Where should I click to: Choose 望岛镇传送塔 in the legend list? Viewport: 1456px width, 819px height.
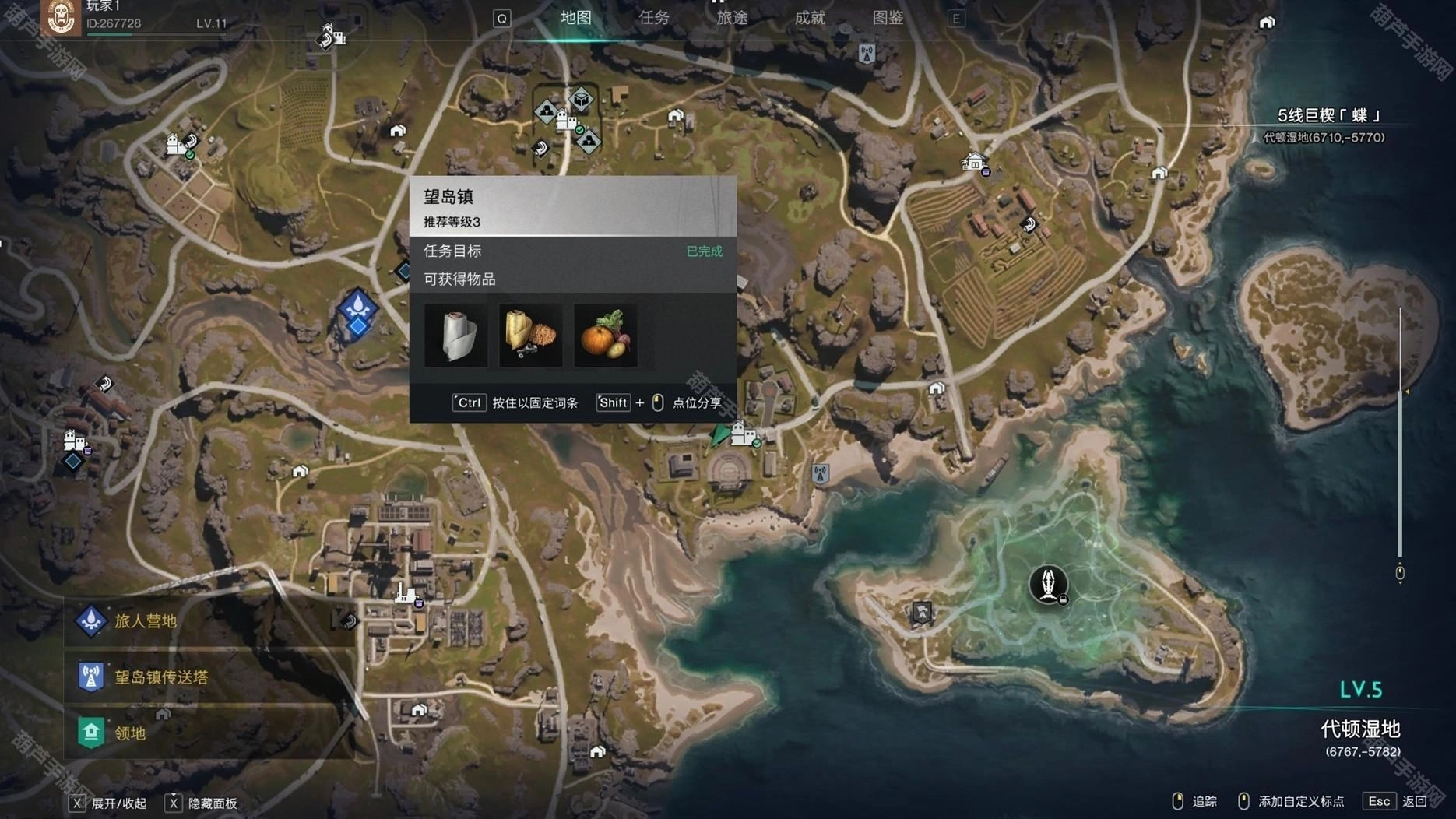click(x=160, y=677)
